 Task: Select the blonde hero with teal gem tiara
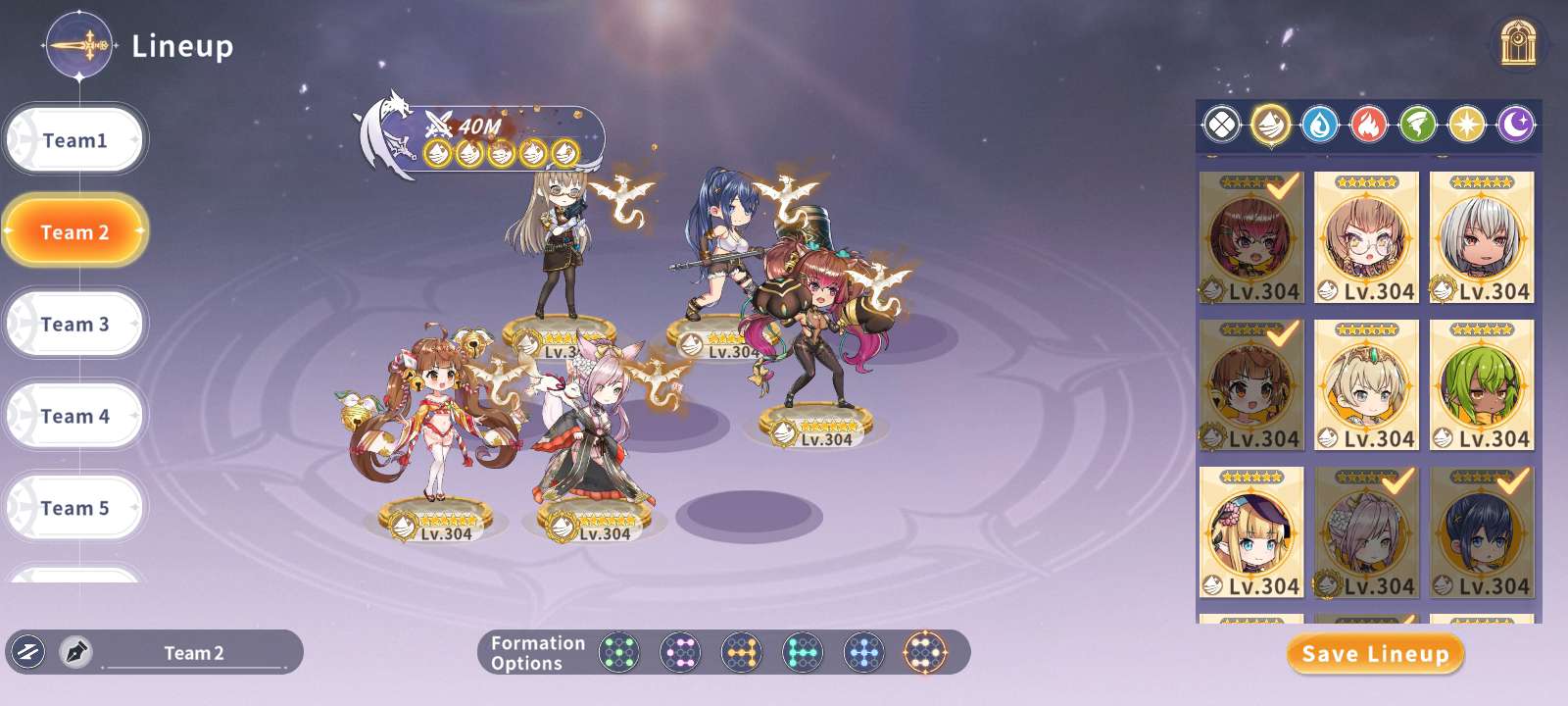click(1366, 384)
